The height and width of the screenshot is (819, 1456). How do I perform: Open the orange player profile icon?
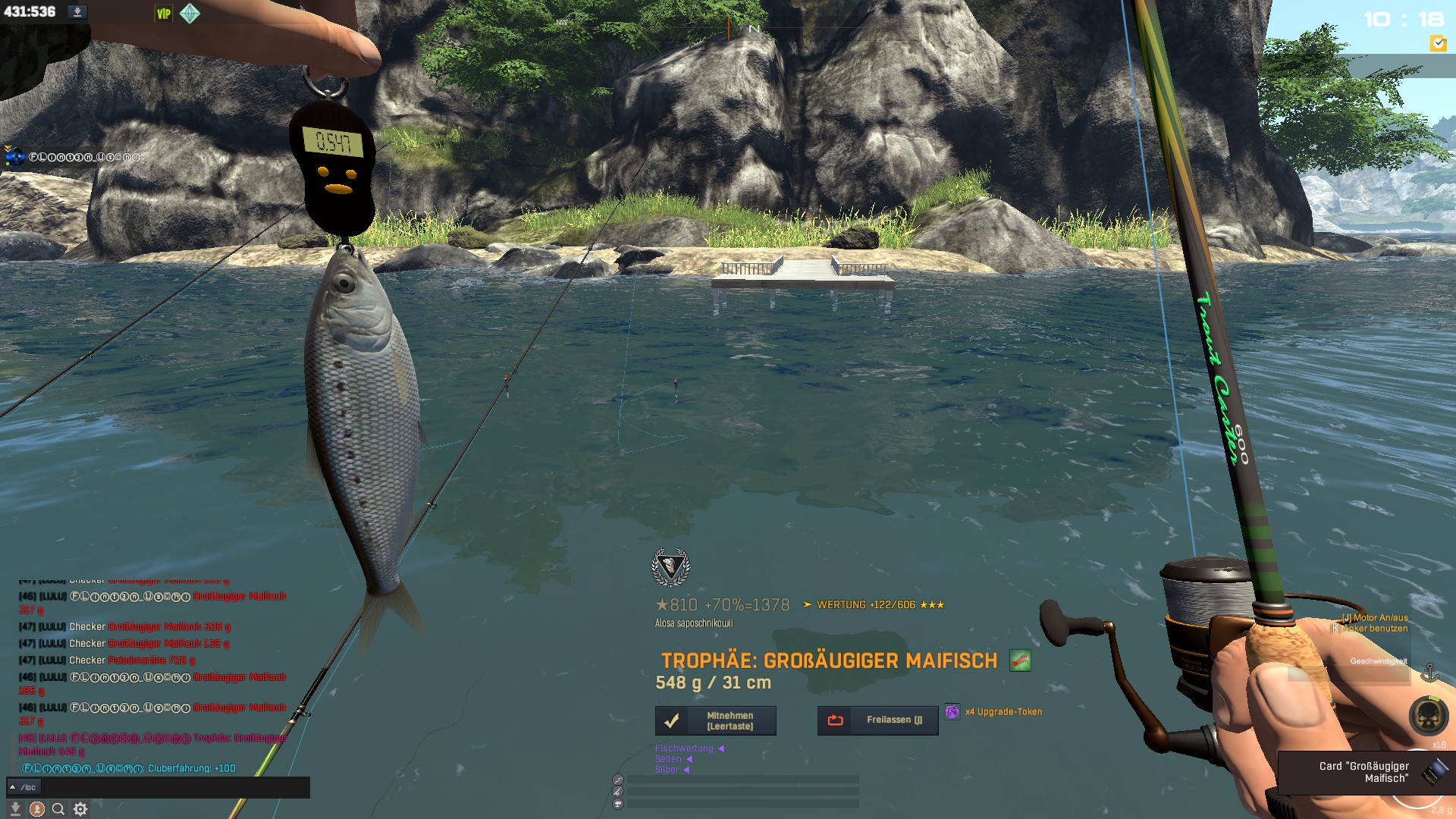pos(36,809)
